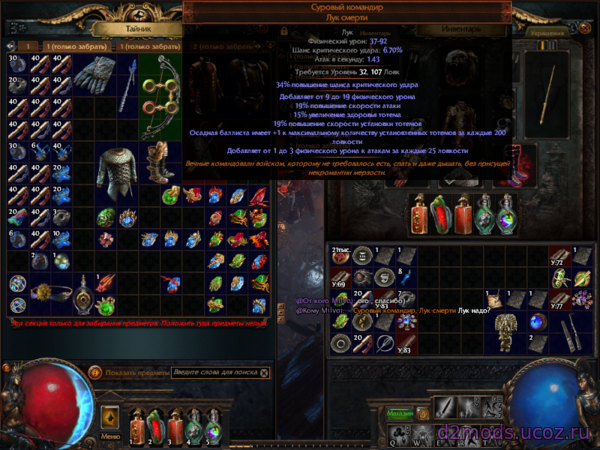Screen dimensions: 600x450
Task: Click the stash search text field
Action: tap(212, 372)
